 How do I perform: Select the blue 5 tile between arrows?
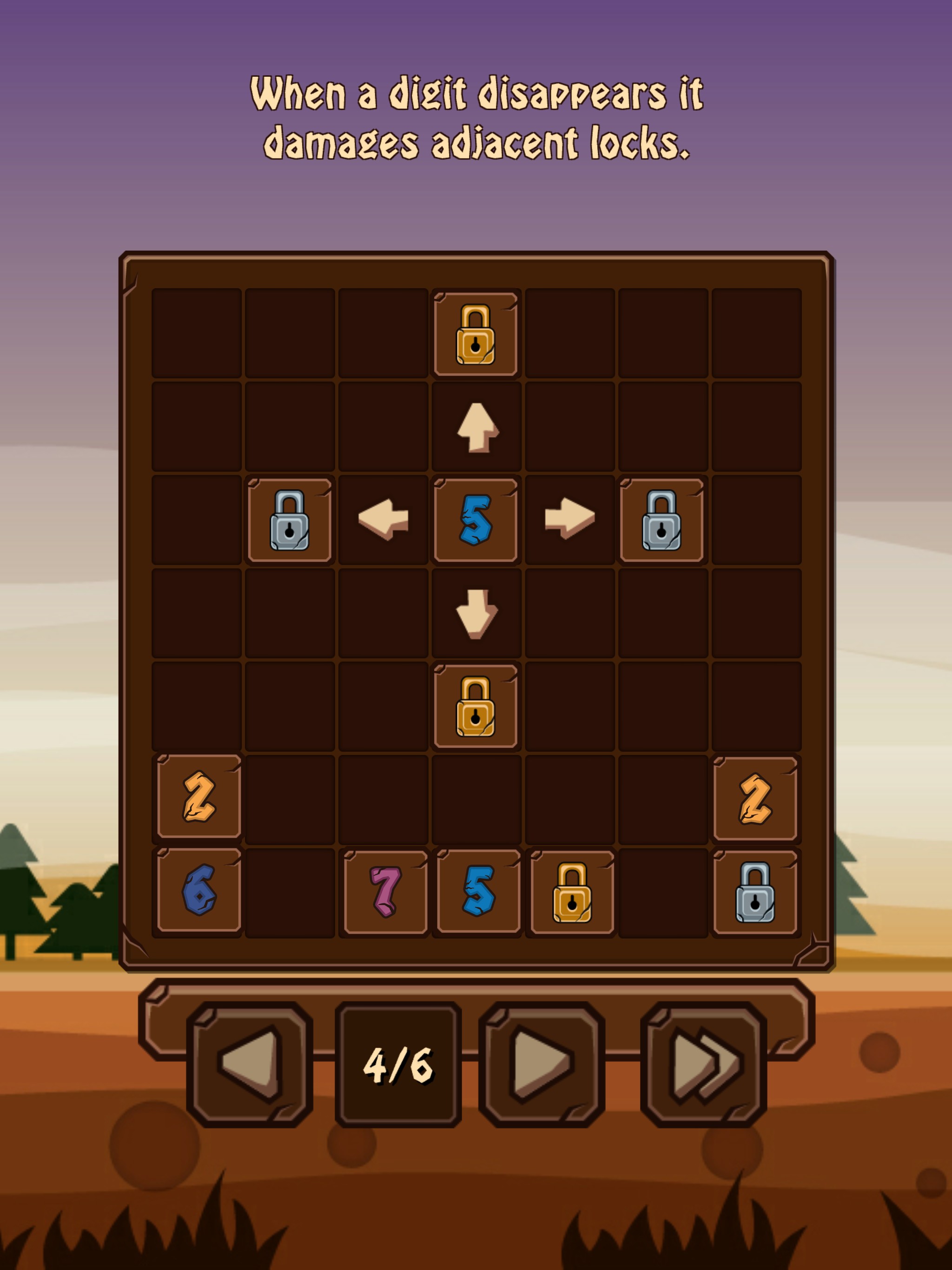tap(476, 520)
